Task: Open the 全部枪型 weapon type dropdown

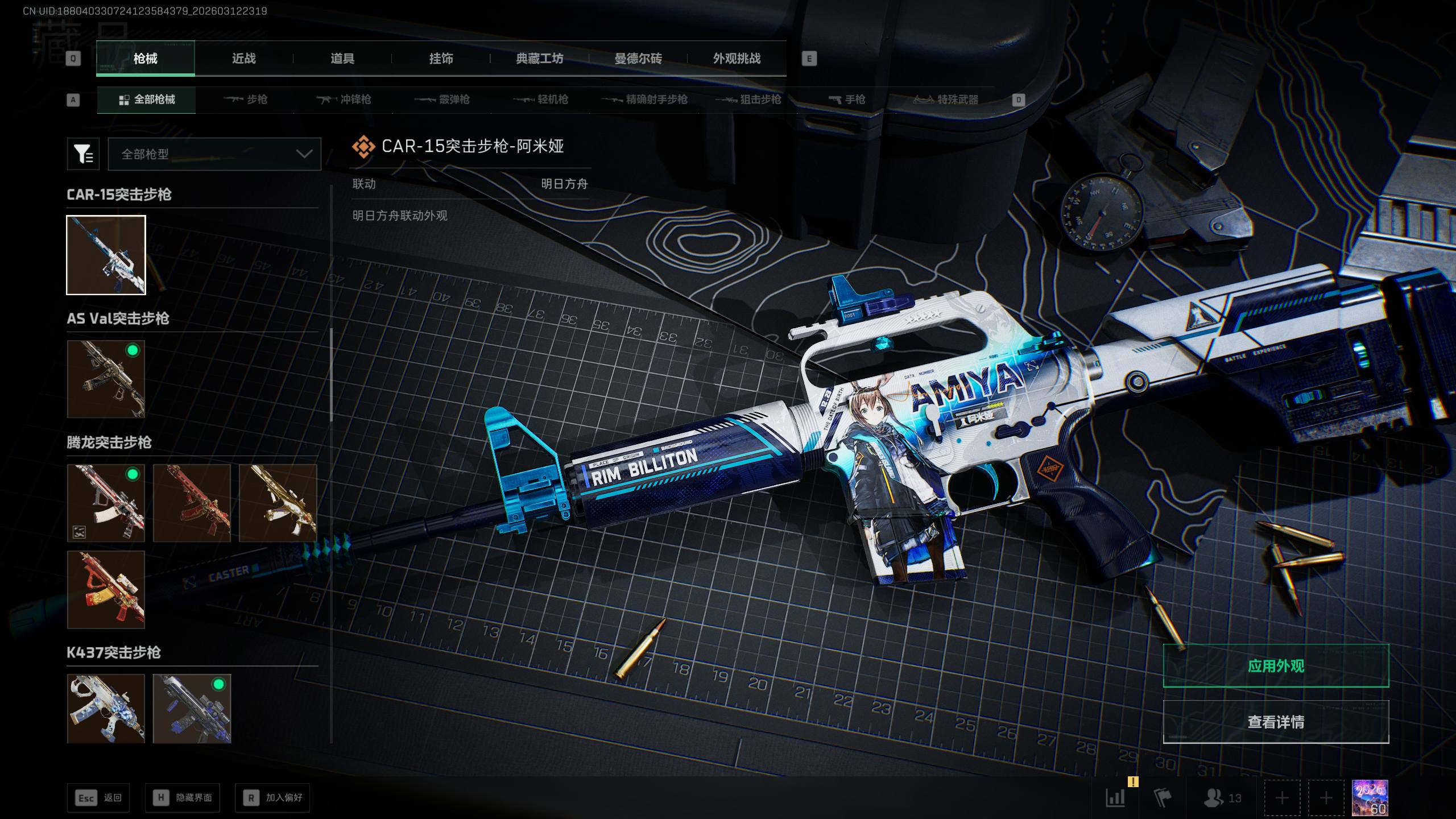Action: (214, 154)
